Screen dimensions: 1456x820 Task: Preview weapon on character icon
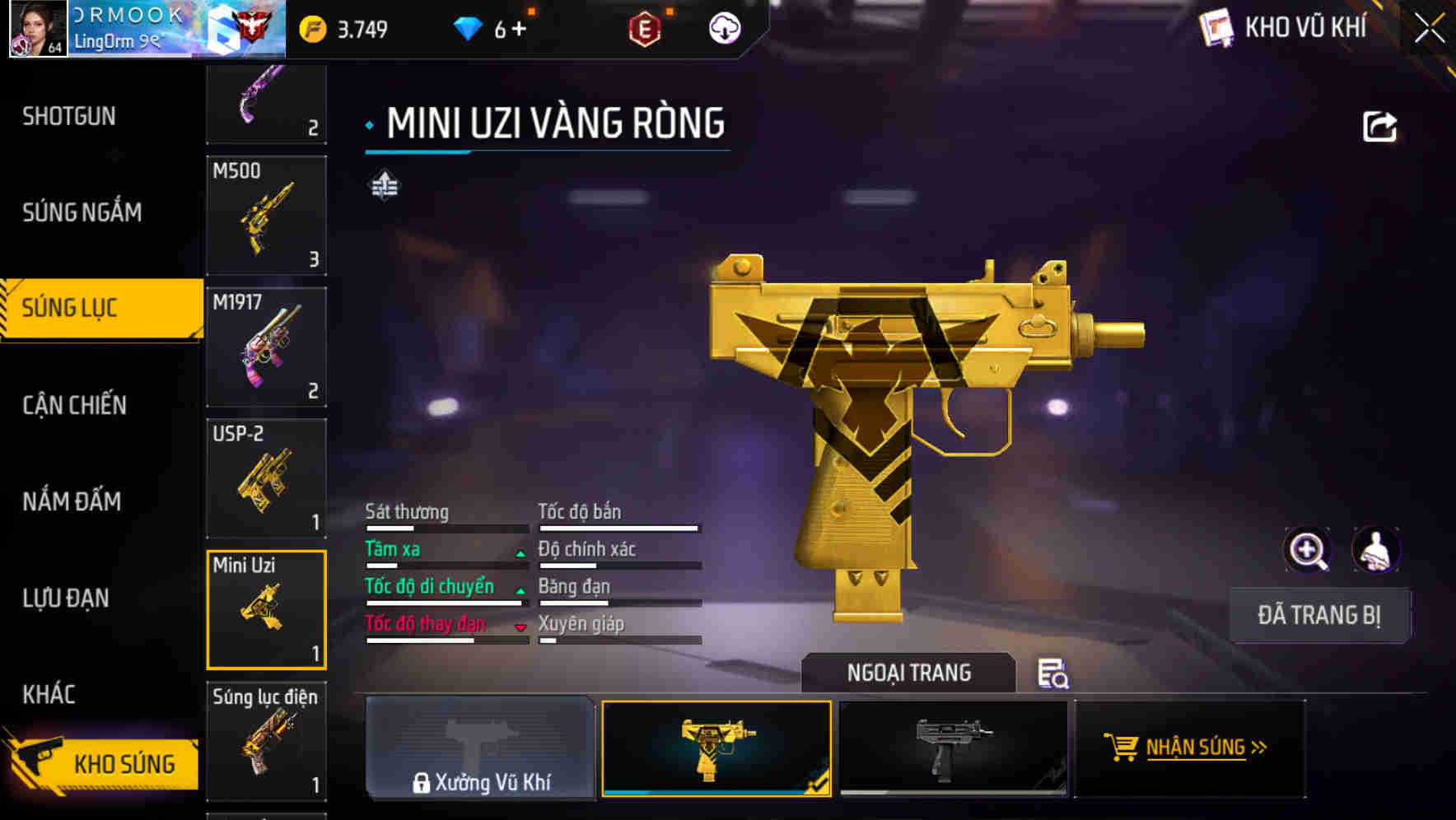click(1375, 550)
